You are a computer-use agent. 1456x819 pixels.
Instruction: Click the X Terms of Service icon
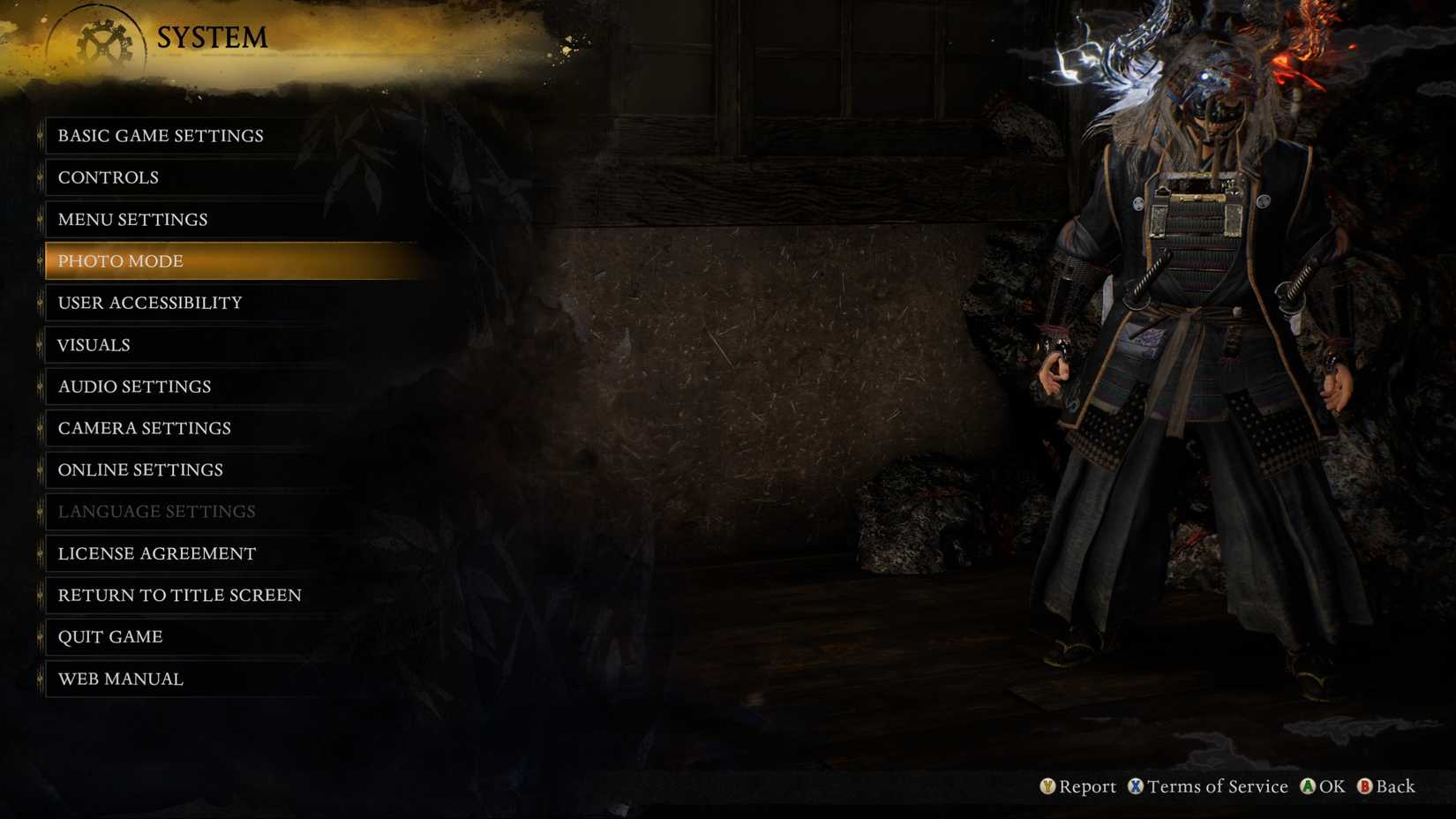1137,786
